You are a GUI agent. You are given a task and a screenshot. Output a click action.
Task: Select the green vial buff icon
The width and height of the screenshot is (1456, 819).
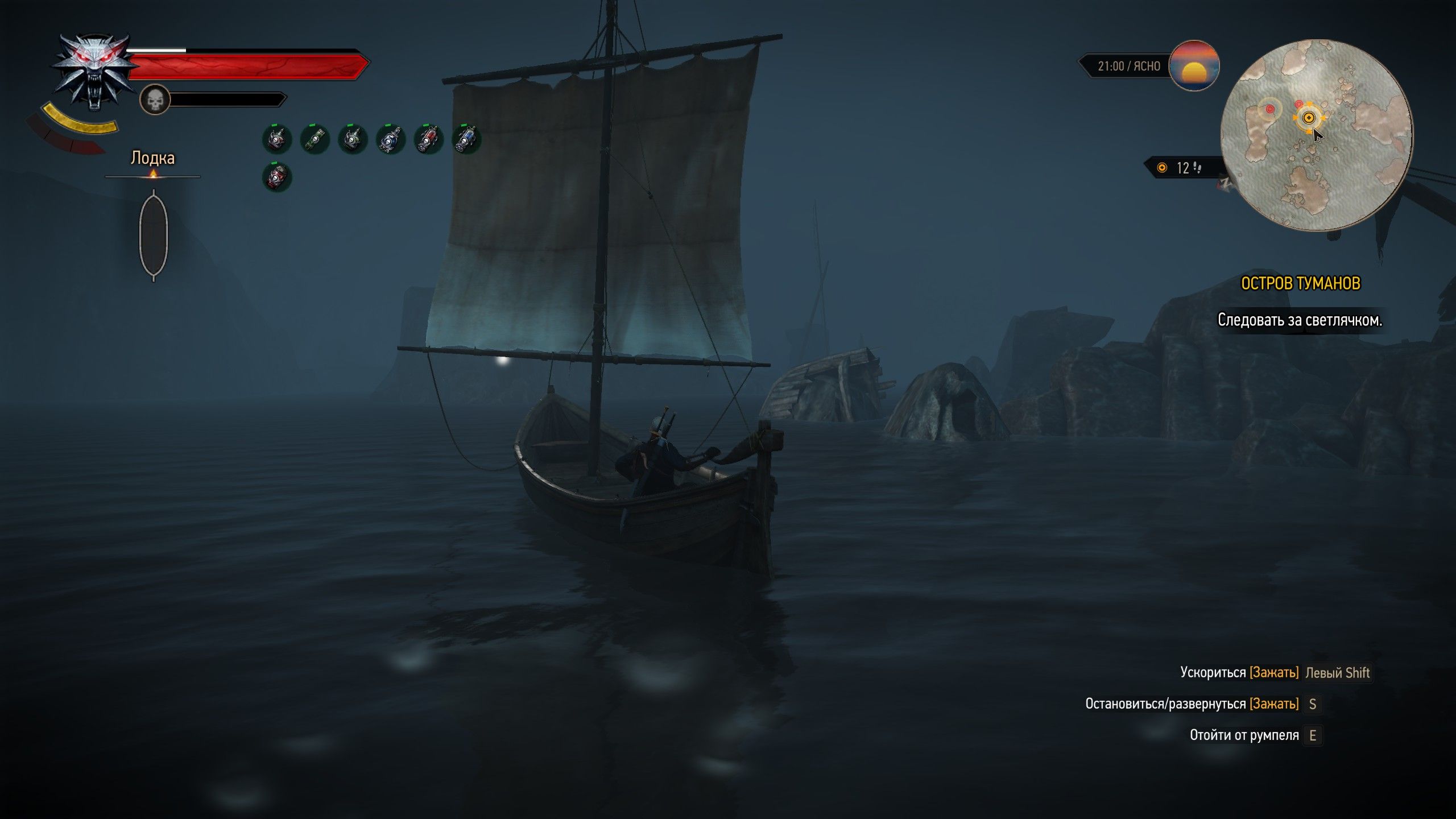tap(315, 139)
